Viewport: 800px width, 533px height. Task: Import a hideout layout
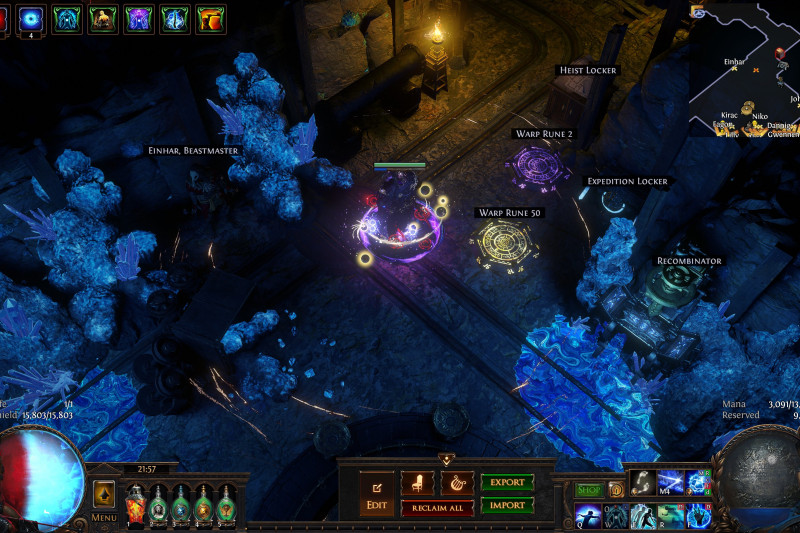[x=507, y=506]
